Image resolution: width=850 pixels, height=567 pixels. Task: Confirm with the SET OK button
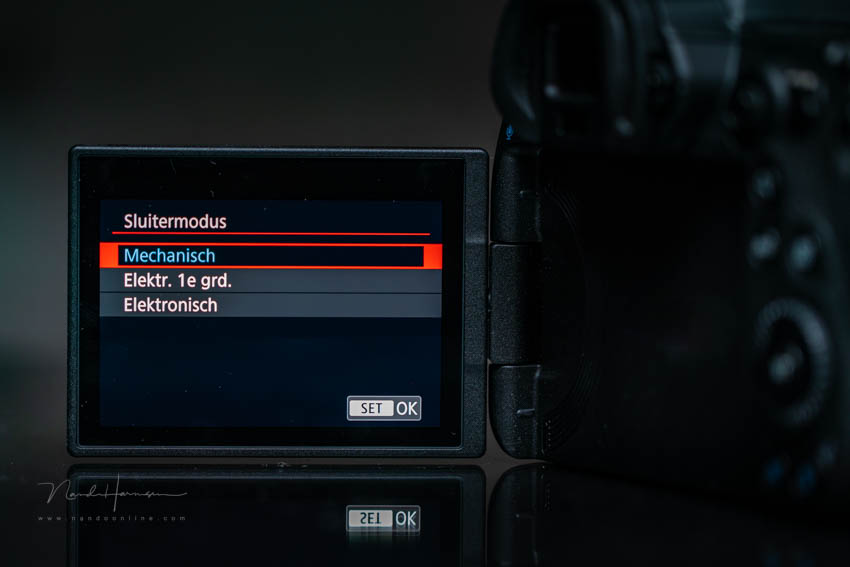[384, 408]
